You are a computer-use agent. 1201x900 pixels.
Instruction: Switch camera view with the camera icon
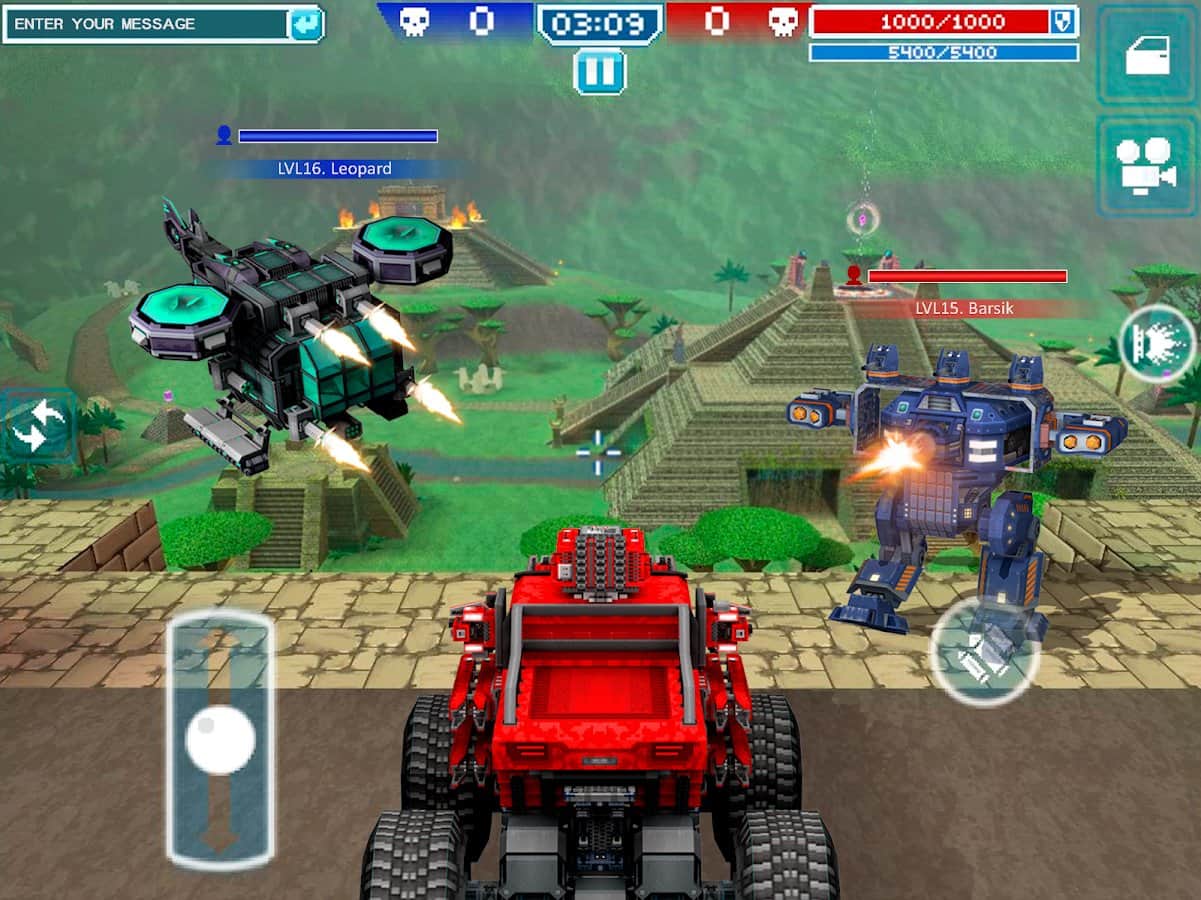1146,166
